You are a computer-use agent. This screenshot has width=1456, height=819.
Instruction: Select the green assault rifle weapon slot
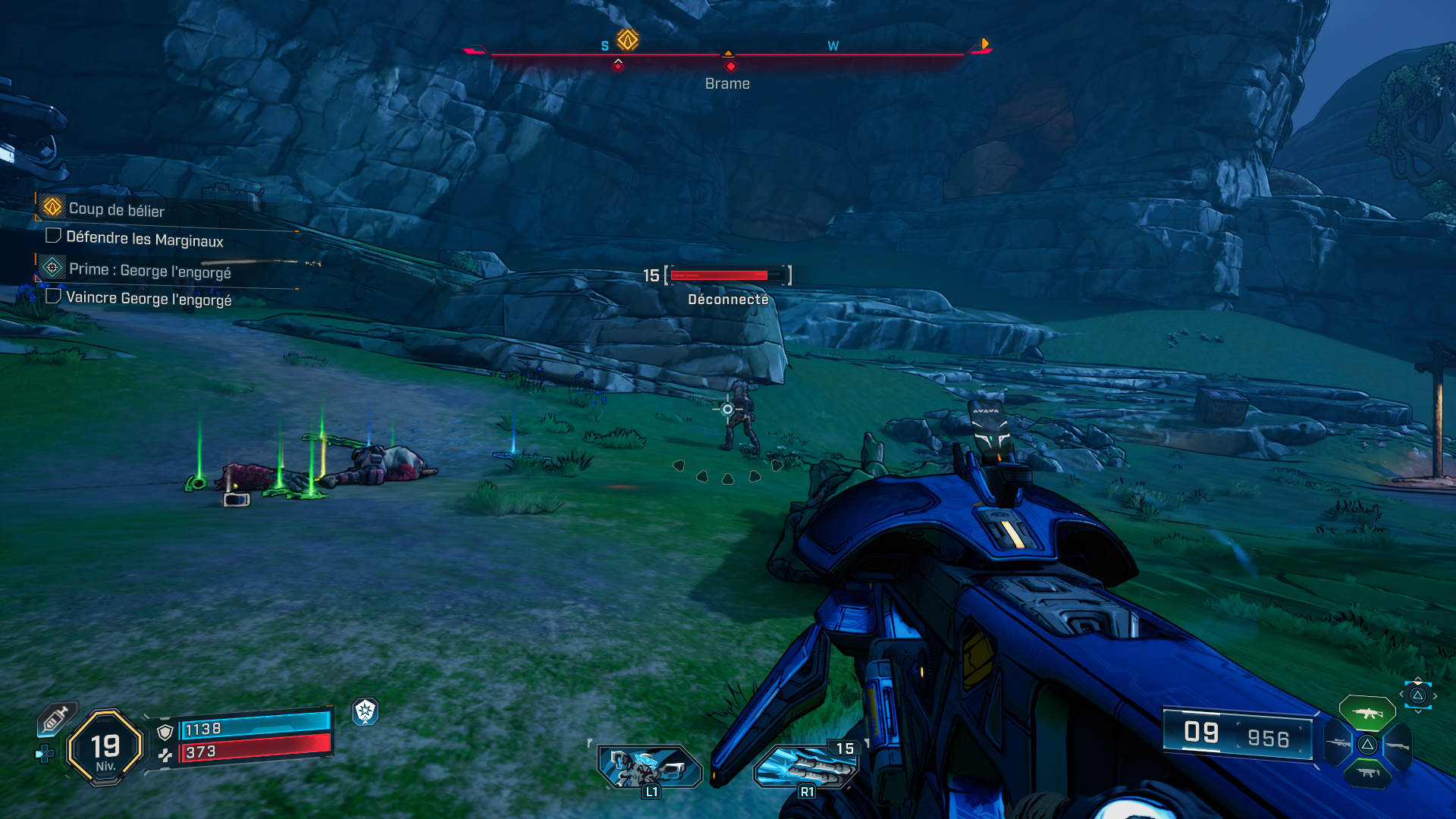1367,714
